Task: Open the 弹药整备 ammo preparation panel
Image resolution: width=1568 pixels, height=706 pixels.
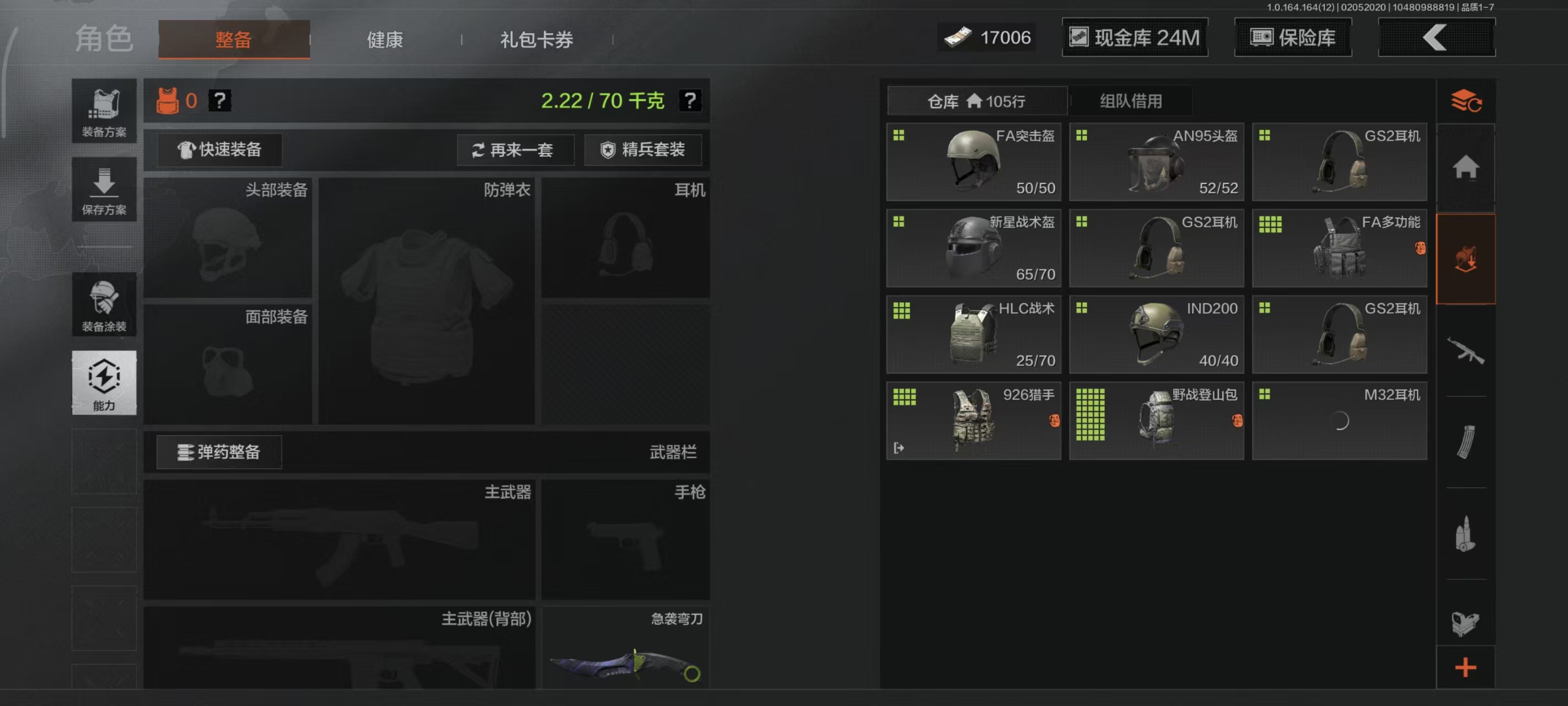Action: (x=219, y=452)
